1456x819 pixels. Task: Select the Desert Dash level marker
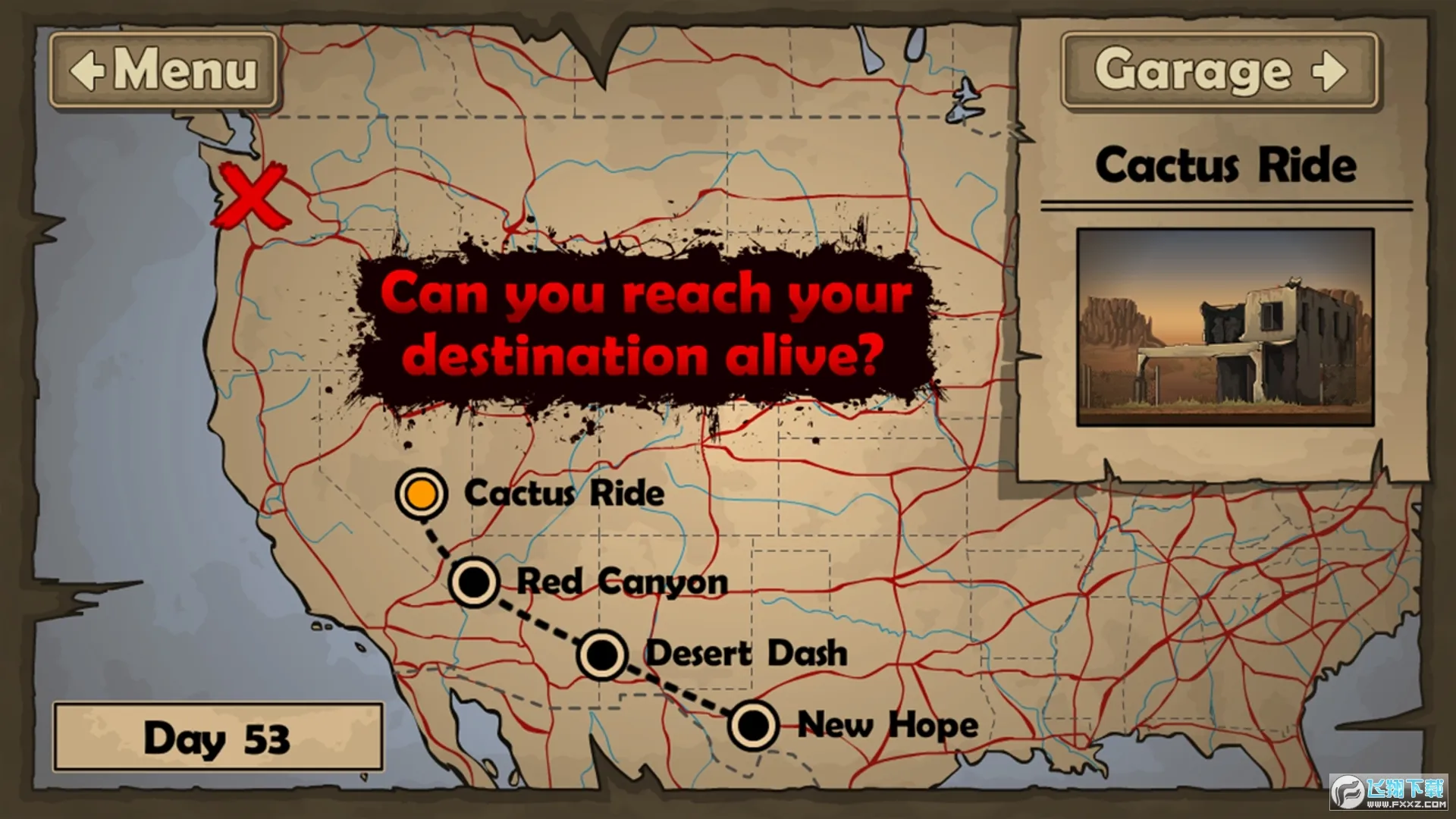click(602, 654)
